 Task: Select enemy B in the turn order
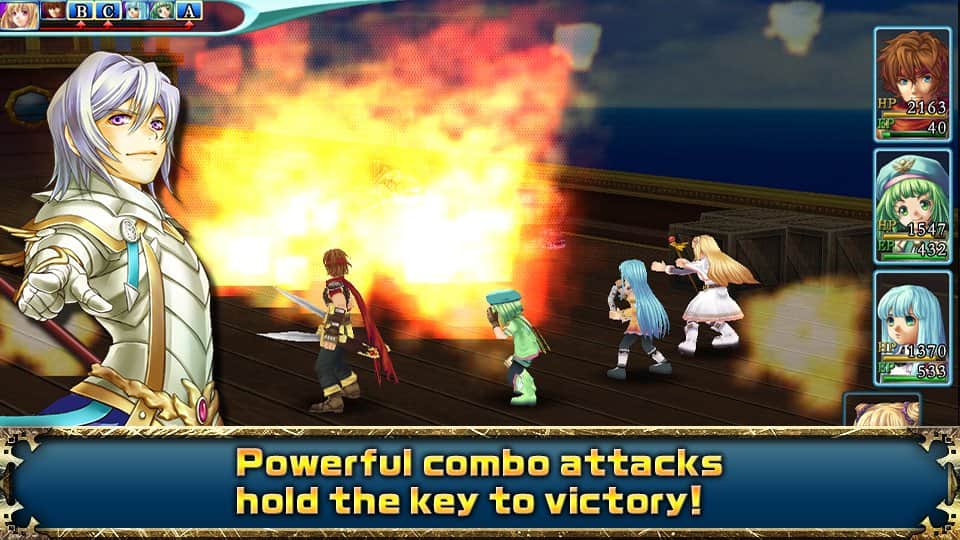click(x=81, y=12)
